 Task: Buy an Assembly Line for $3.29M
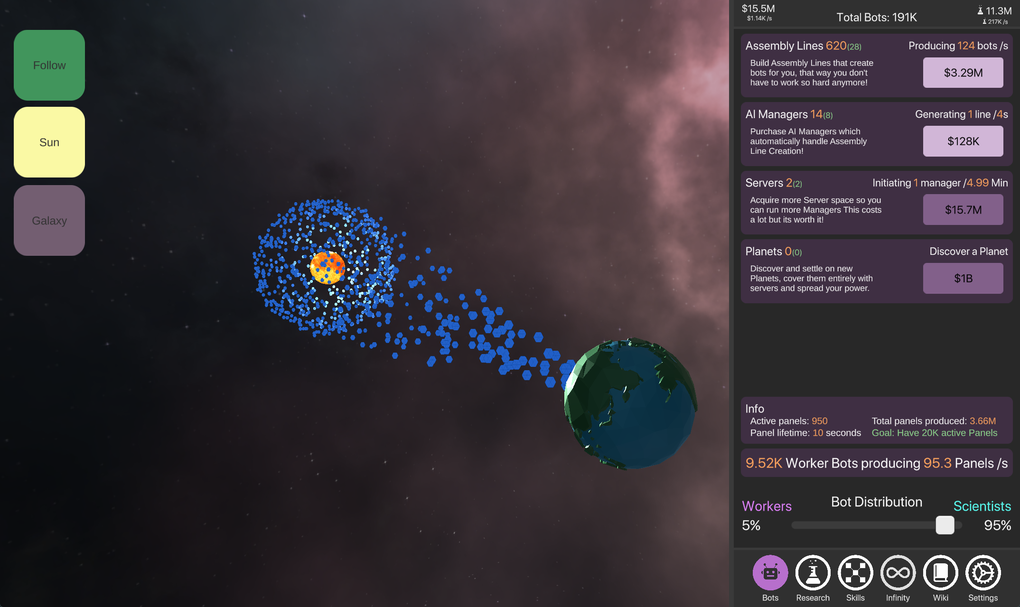click(962, 72)
